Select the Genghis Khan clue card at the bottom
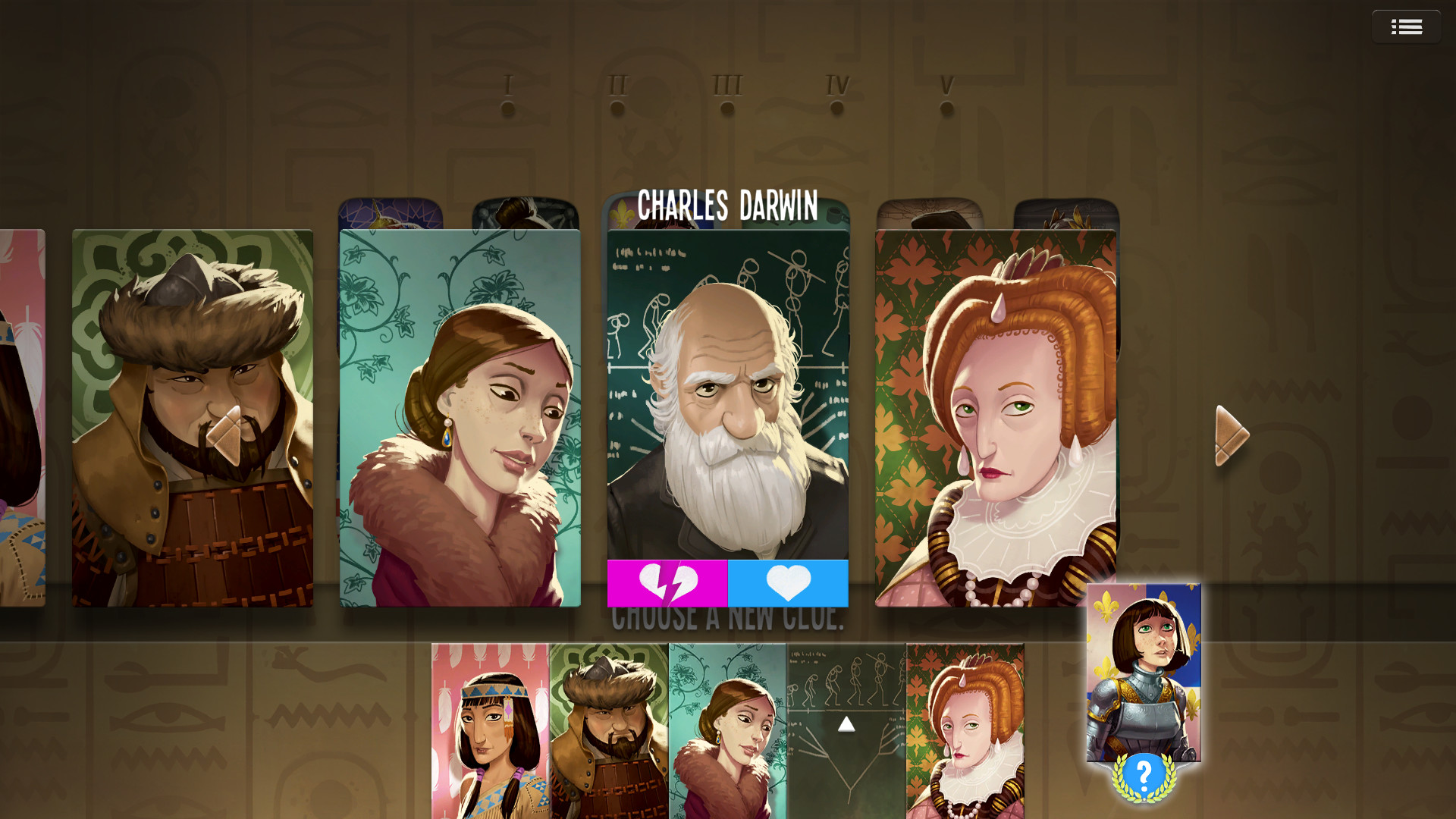This screenshot has width=1456, height=819. [x=608, y=728]
